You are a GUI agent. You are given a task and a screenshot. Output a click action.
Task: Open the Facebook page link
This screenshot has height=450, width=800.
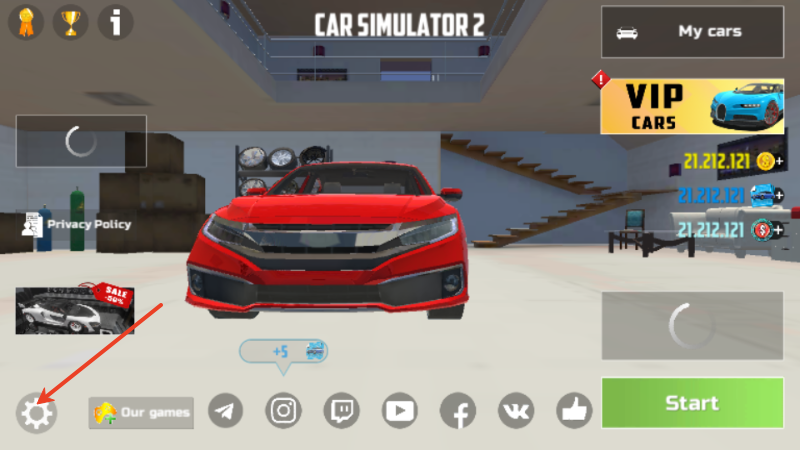click(458, 410)
